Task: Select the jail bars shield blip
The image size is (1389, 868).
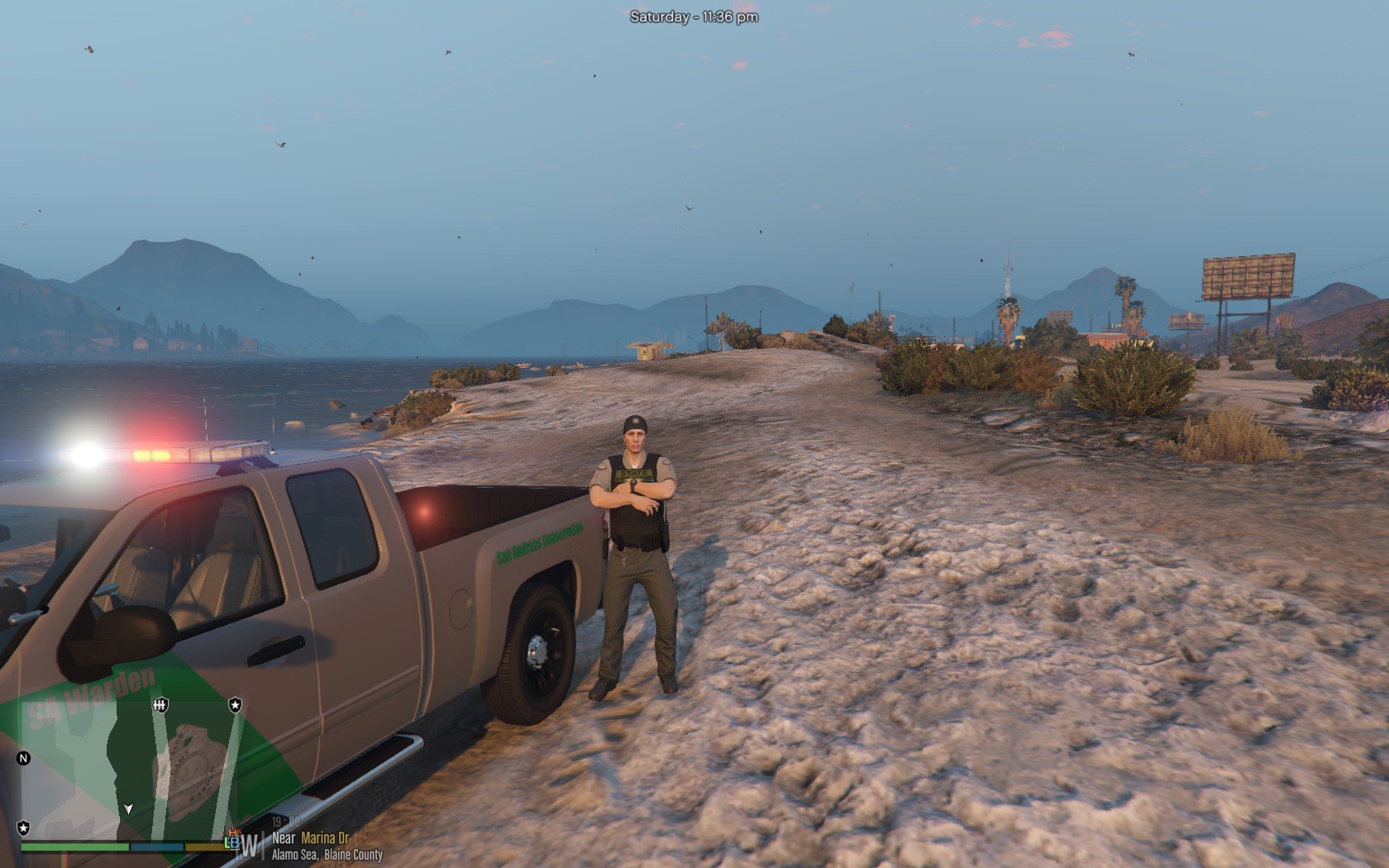Action: pos(160,705)
